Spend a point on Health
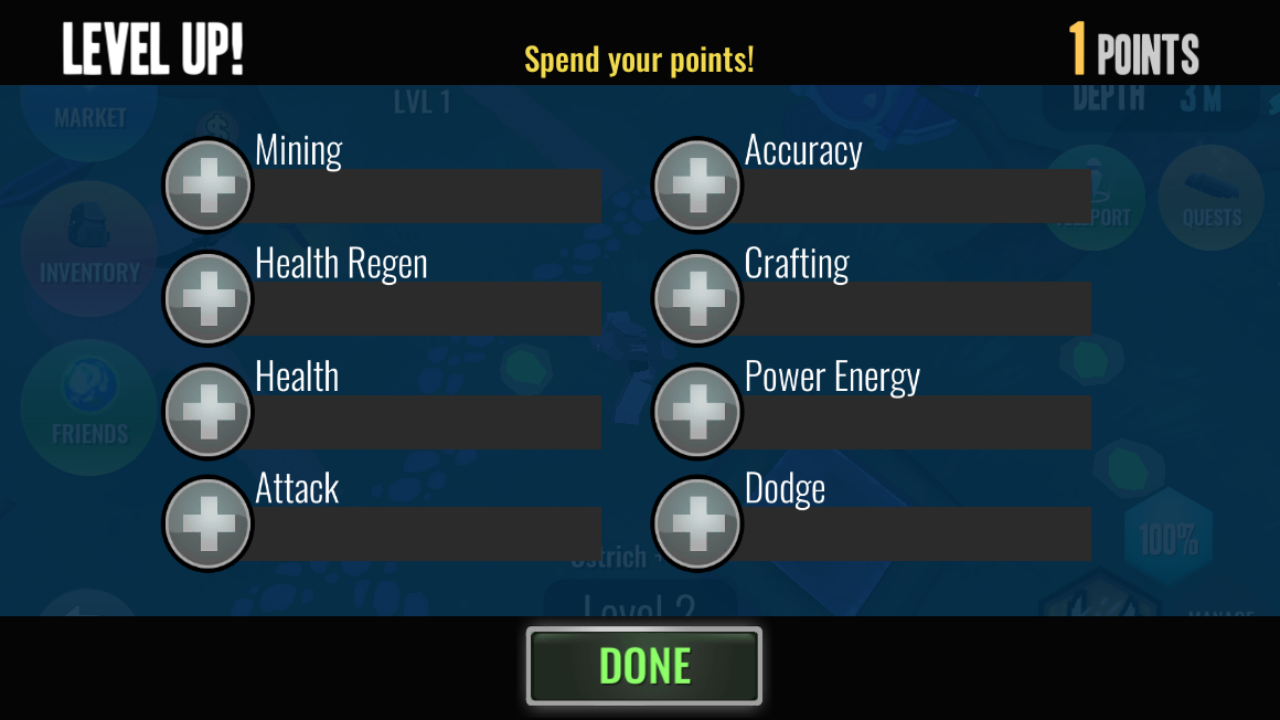Viewport: 1280px width, 720px height. tap(208, 411)
